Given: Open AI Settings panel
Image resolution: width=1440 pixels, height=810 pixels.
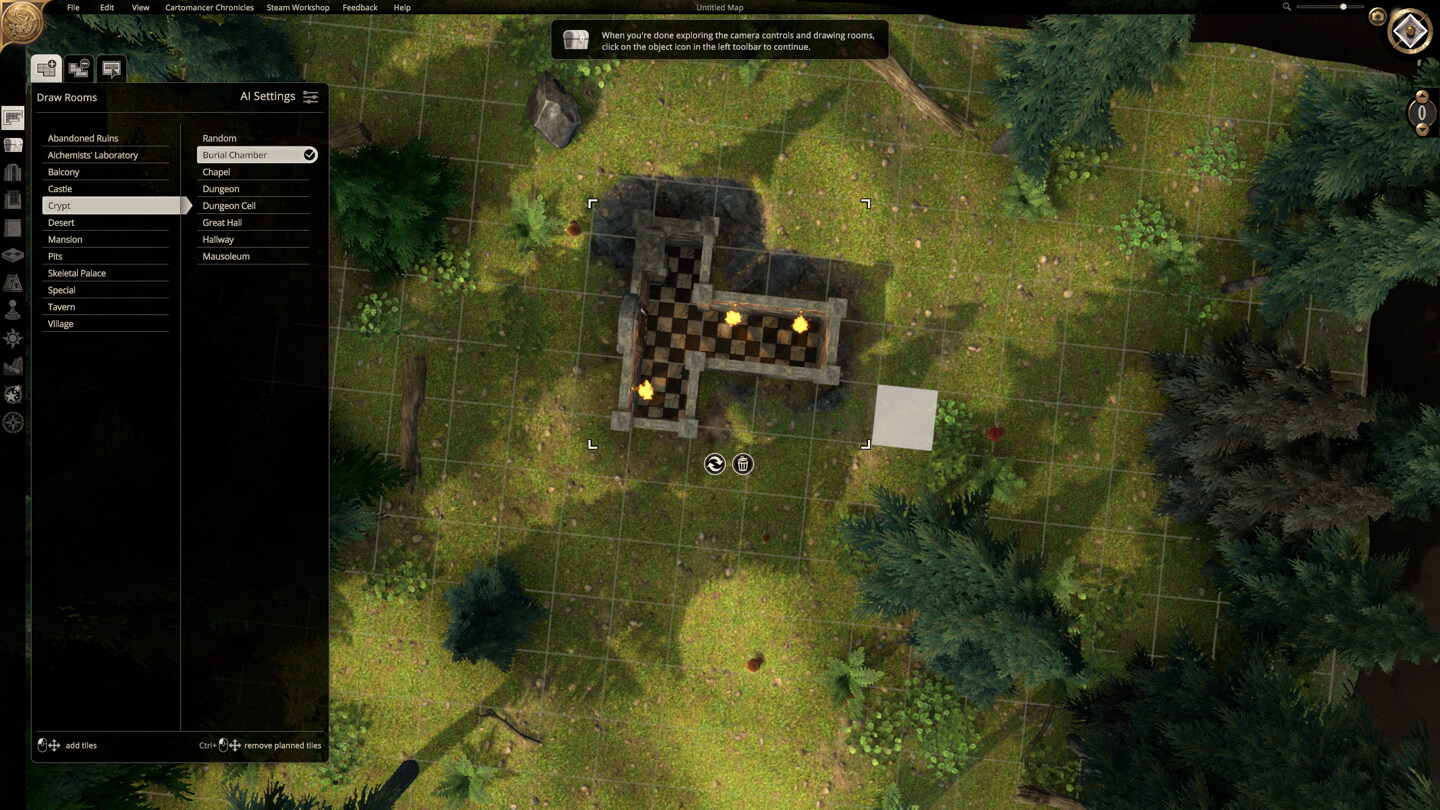Looking at the screenshot, I should (x=279, y=96).
